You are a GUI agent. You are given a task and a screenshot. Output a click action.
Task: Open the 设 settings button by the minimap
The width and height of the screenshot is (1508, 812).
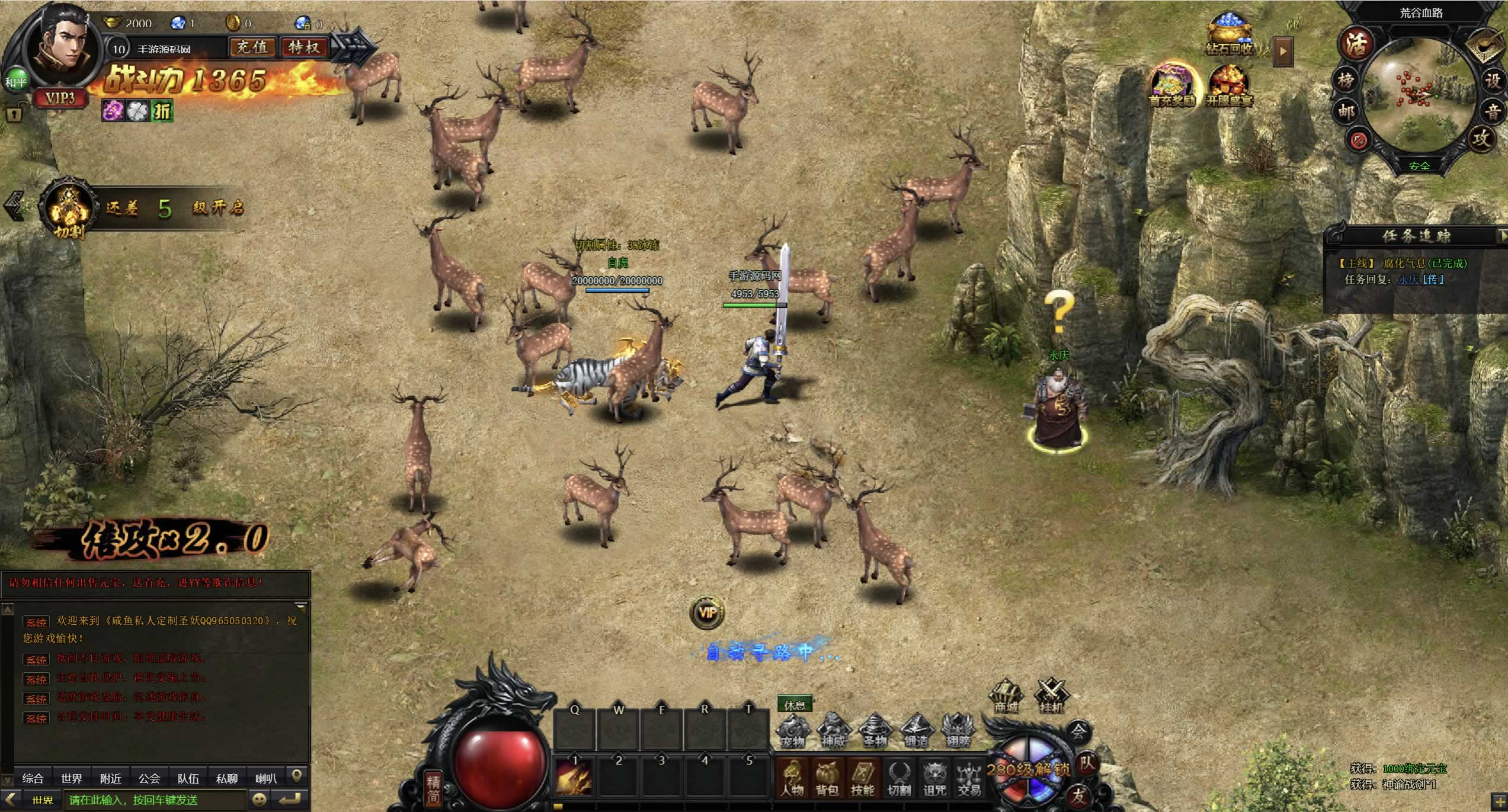coord(1493,81)
